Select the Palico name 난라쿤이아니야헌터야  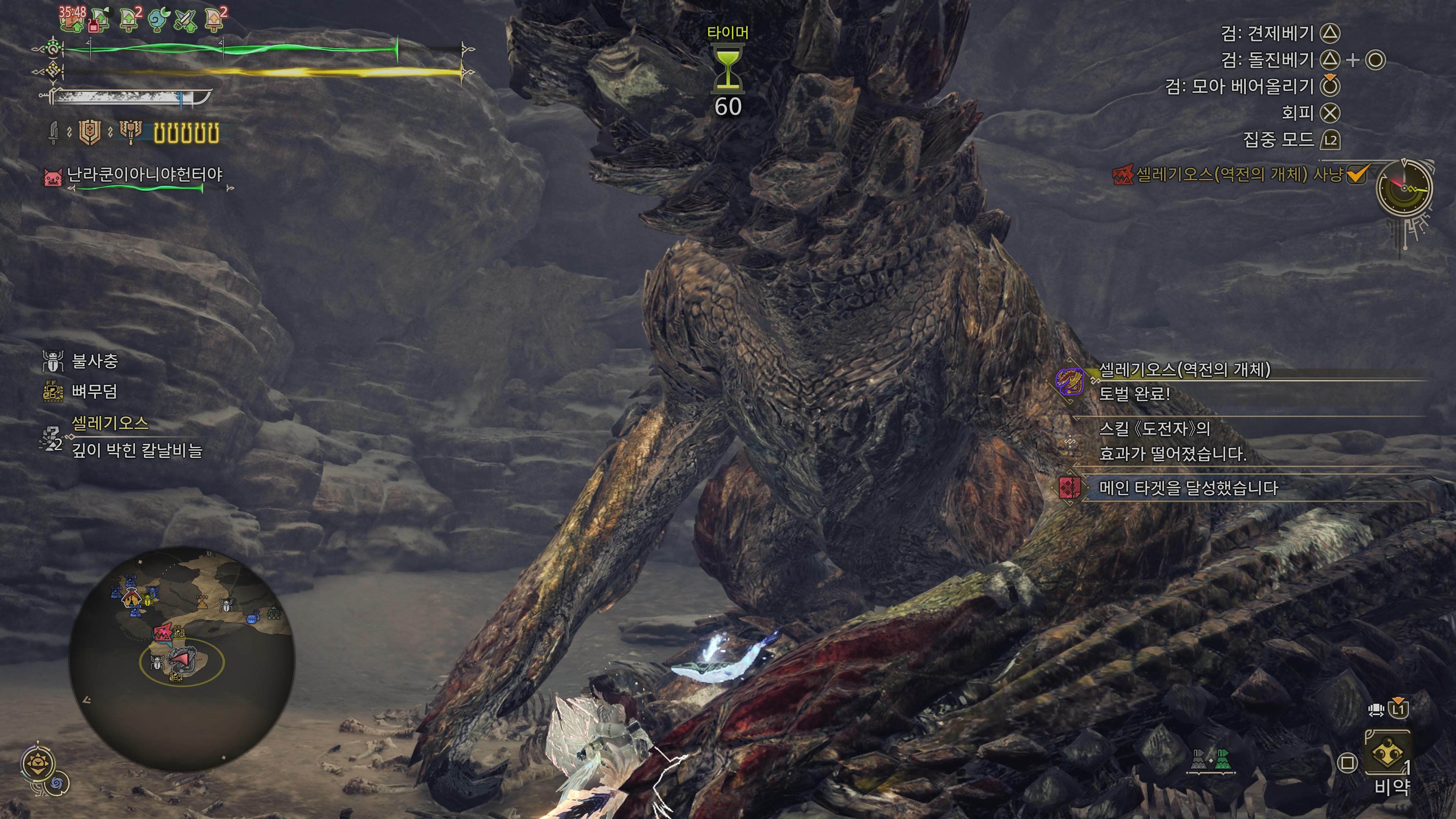(145, 175)
